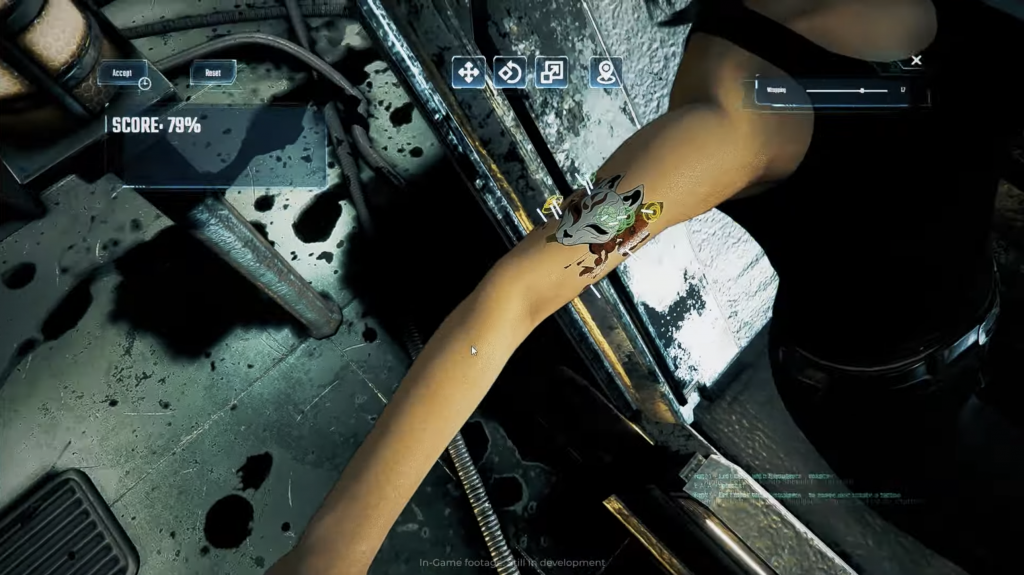Choose the rotate tool icon
The width and height of the screenshot is (1024, 575).
(510, 71)
